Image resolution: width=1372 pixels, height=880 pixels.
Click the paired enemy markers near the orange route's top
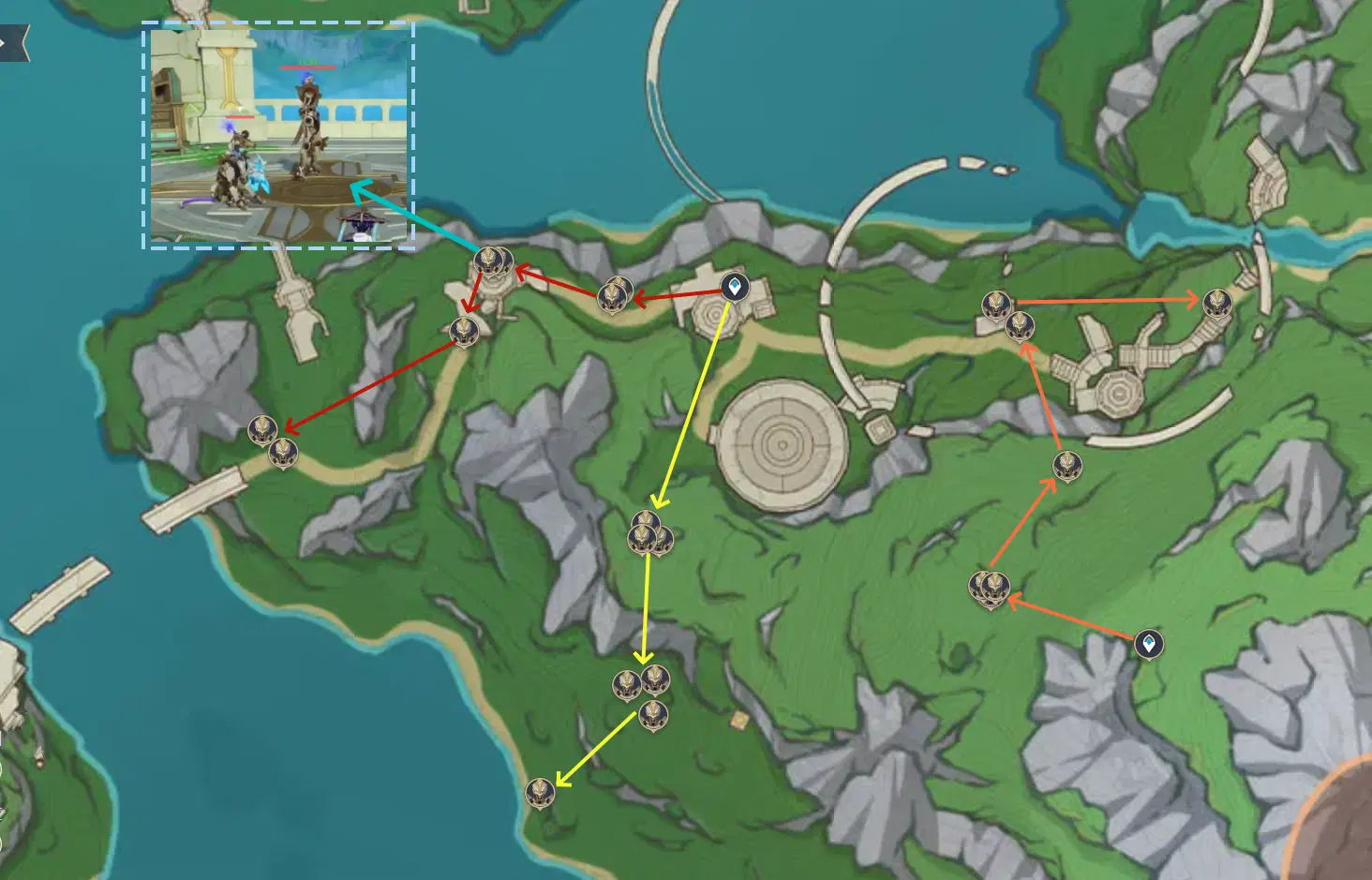pyautogui.click(x=1007, y=314)
